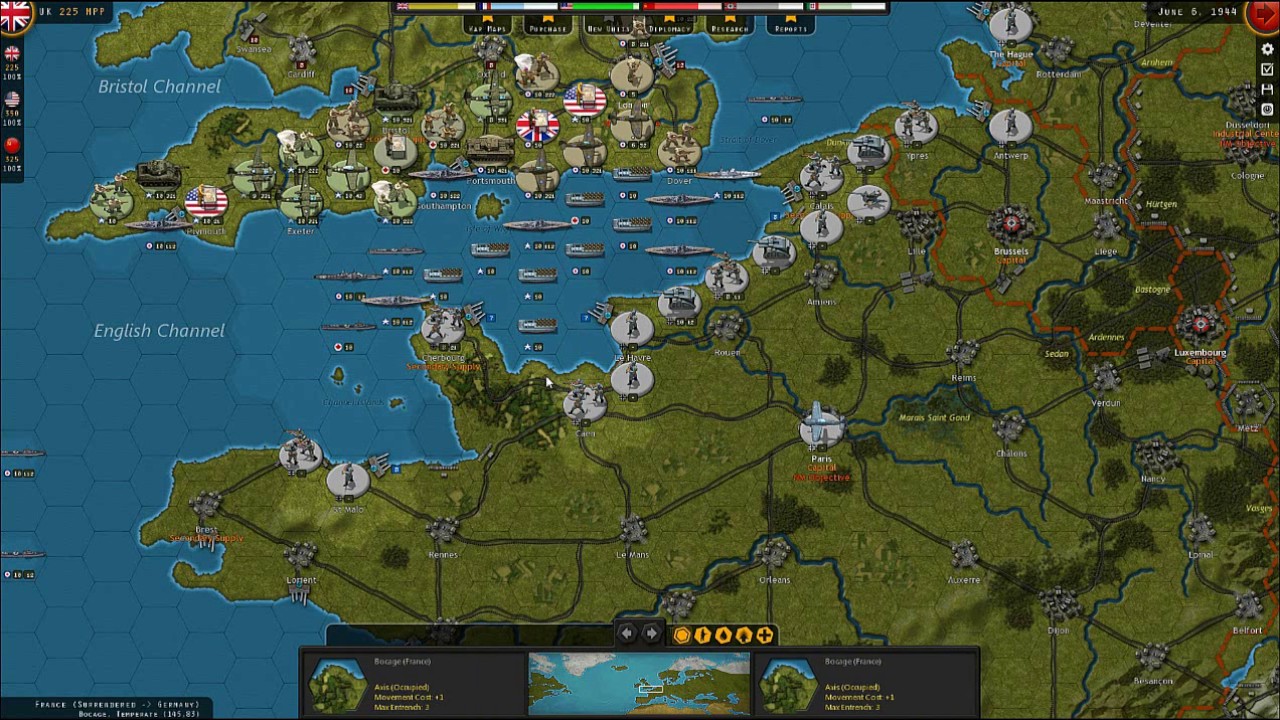This screenshot has width=1280, height=720.
Task: Click the checkbox options icon
Action: (1267, 70)
